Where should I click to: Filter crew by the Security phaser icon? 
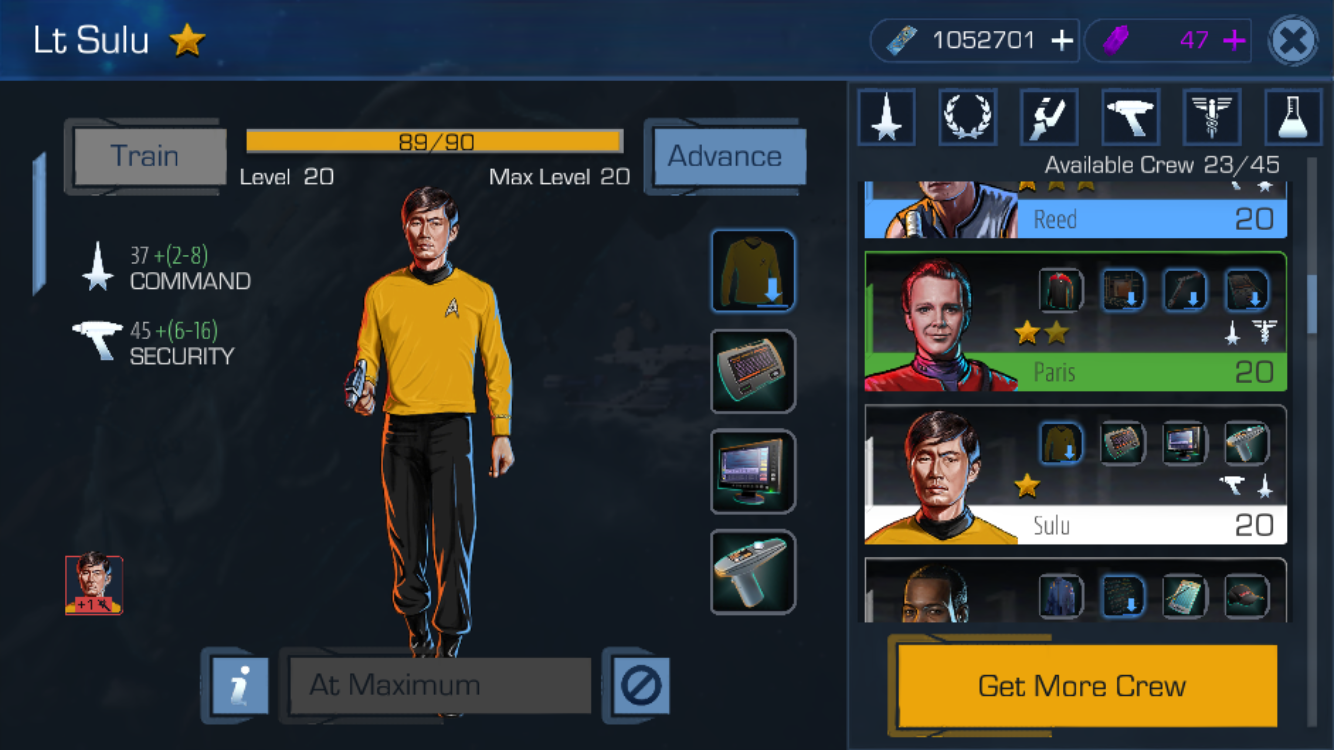pos(1131,117)
